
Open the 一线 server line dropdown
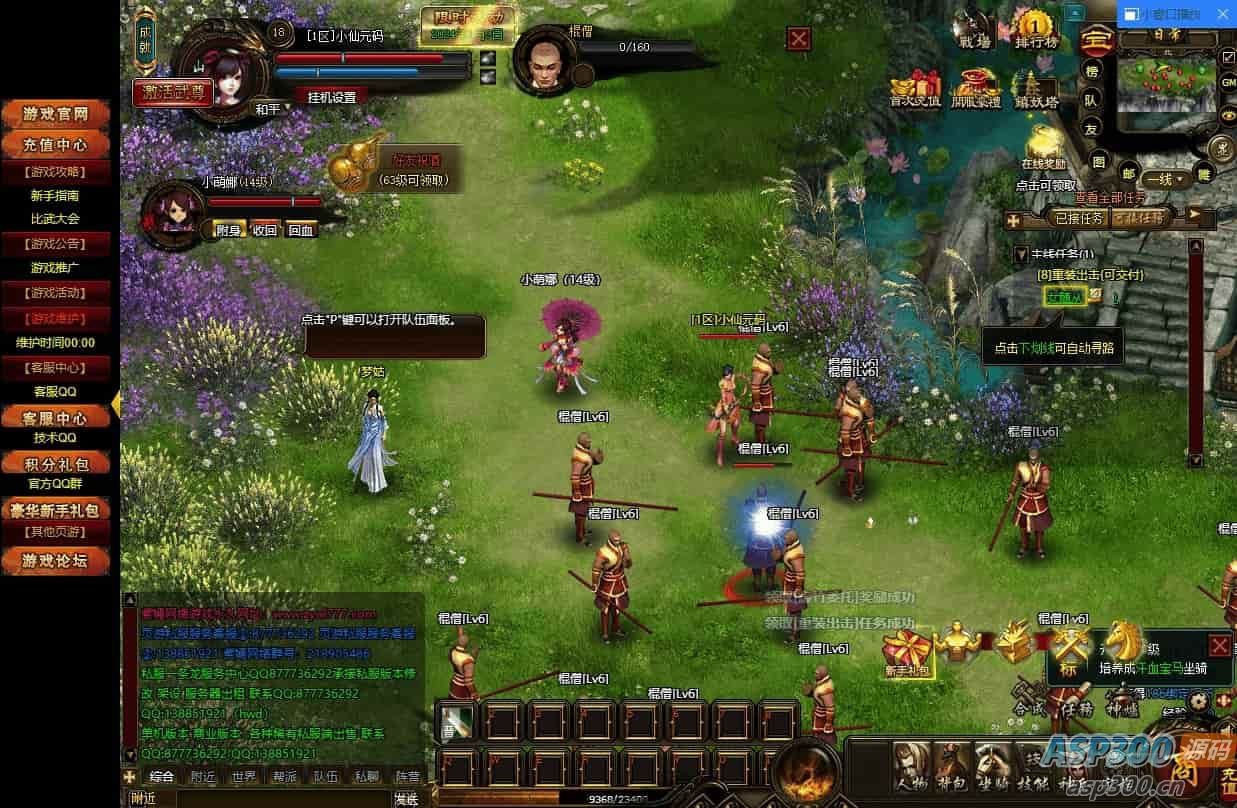(1166, 179)
